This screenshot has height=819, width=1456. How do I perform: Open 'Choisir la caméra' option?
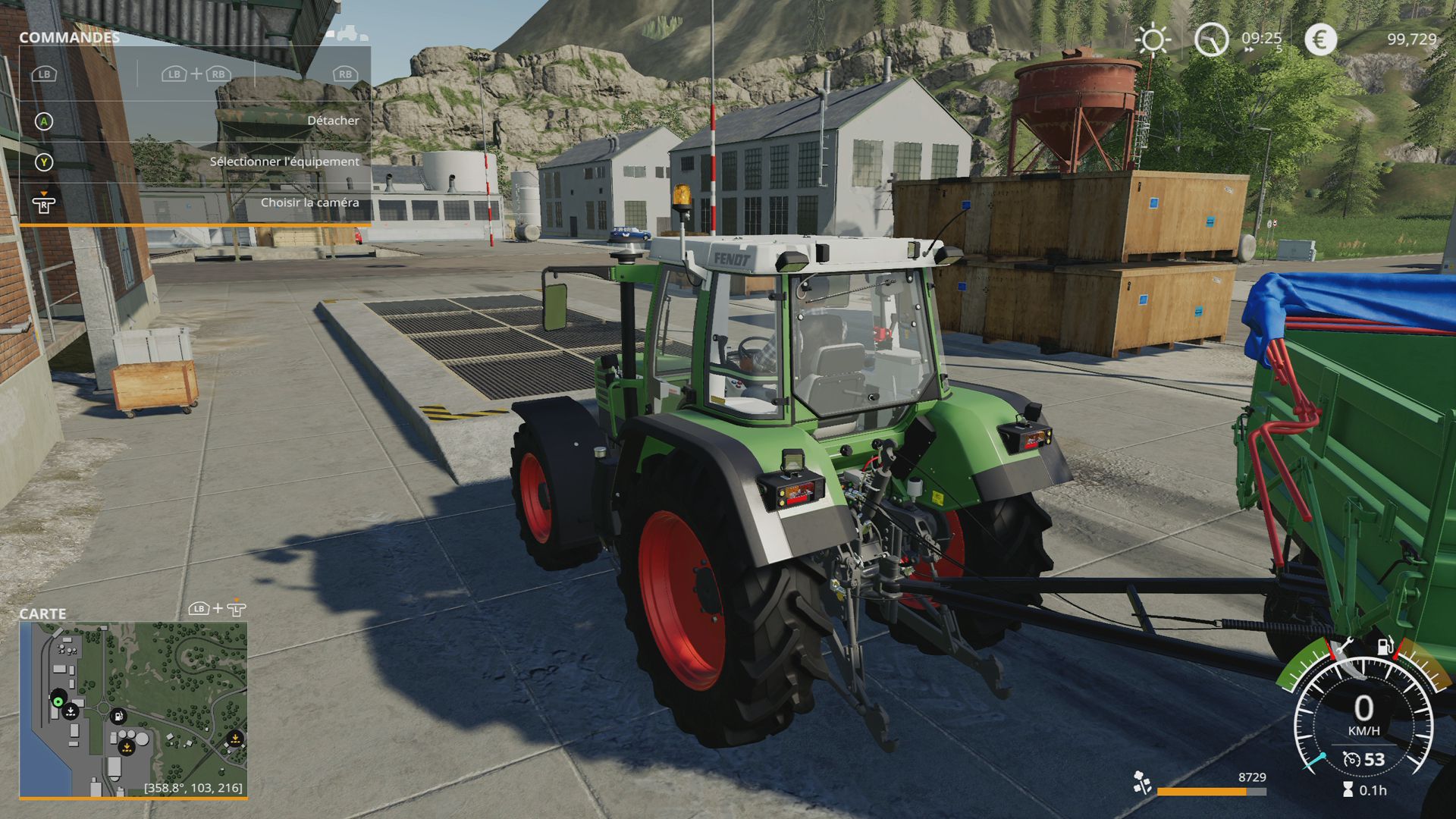(x=310, y=202)
